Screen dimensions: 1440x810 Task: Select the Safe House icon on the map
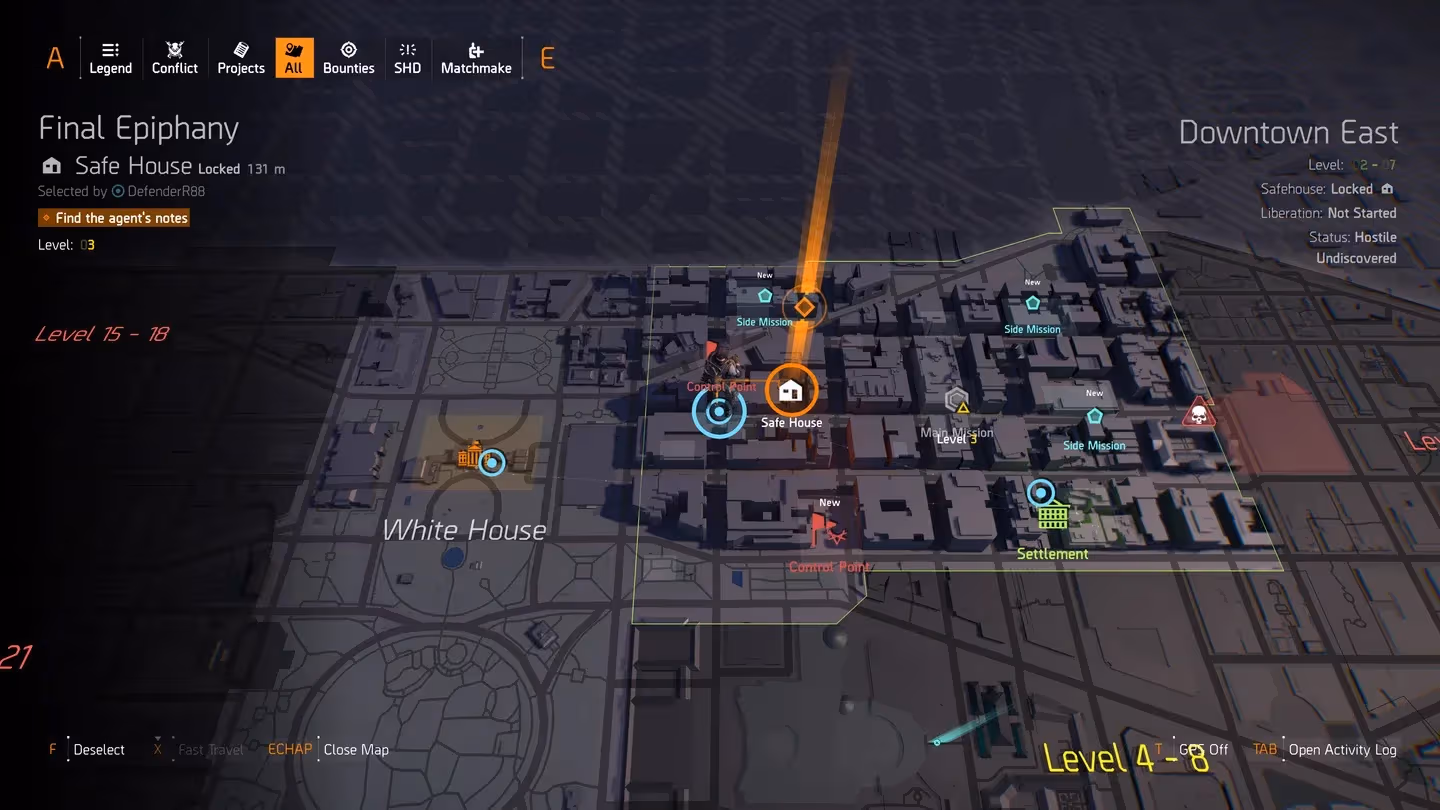pyautogui.click(x=791, y=391)
